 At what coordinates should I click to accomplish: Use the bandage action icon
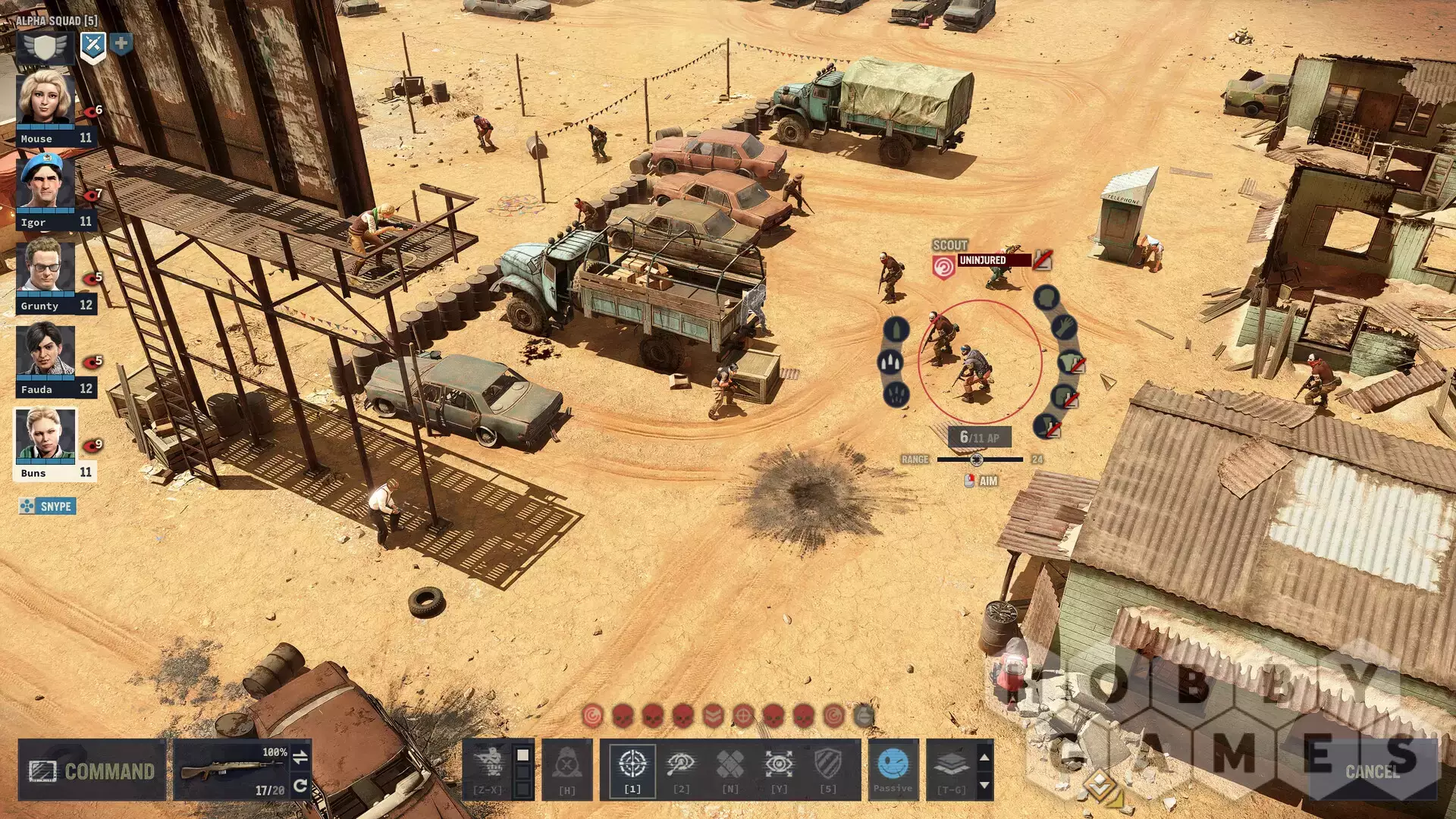coord(730,768)
